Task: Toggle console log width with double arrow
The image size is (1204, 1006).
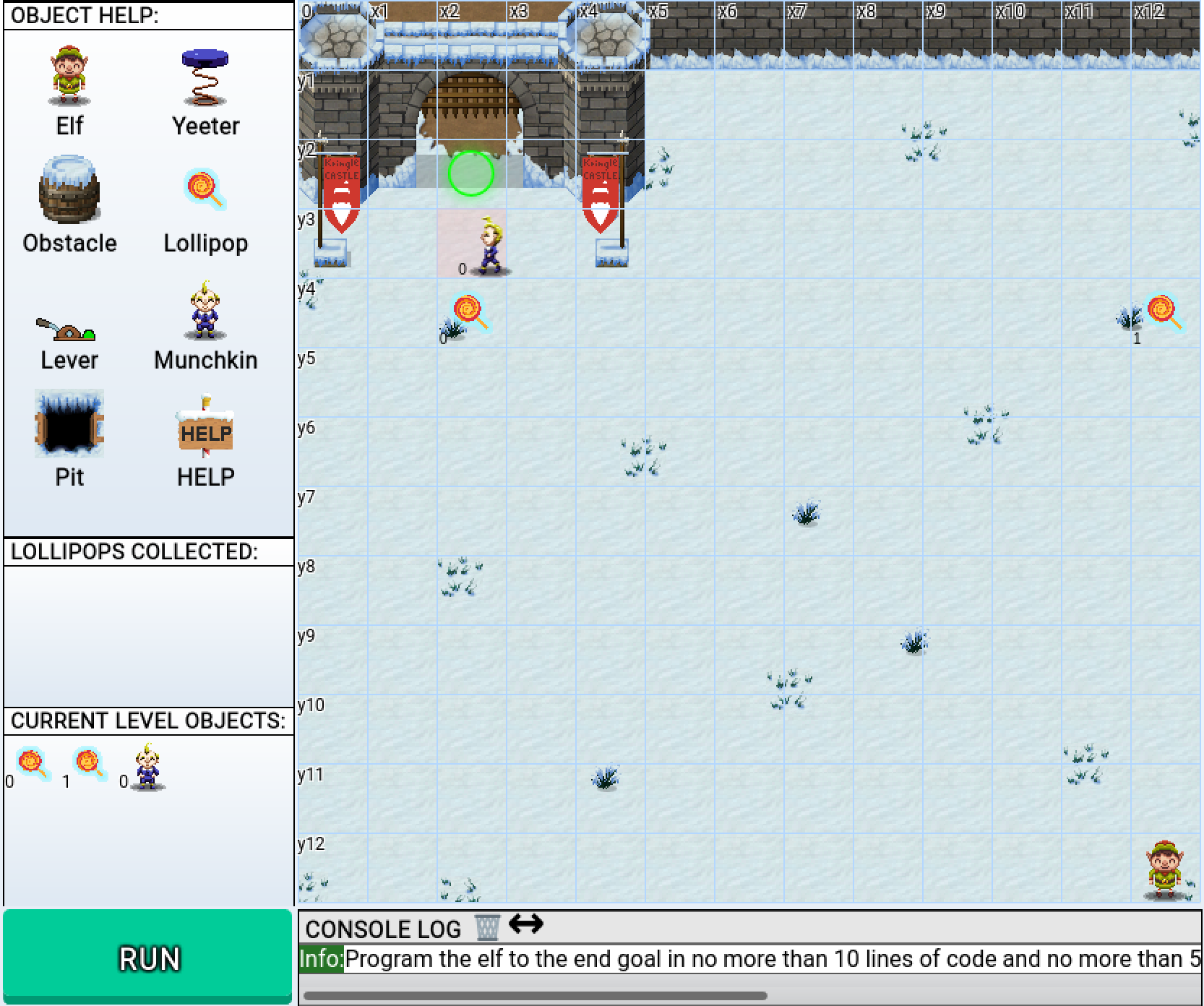Action: [x=526, y=924]
